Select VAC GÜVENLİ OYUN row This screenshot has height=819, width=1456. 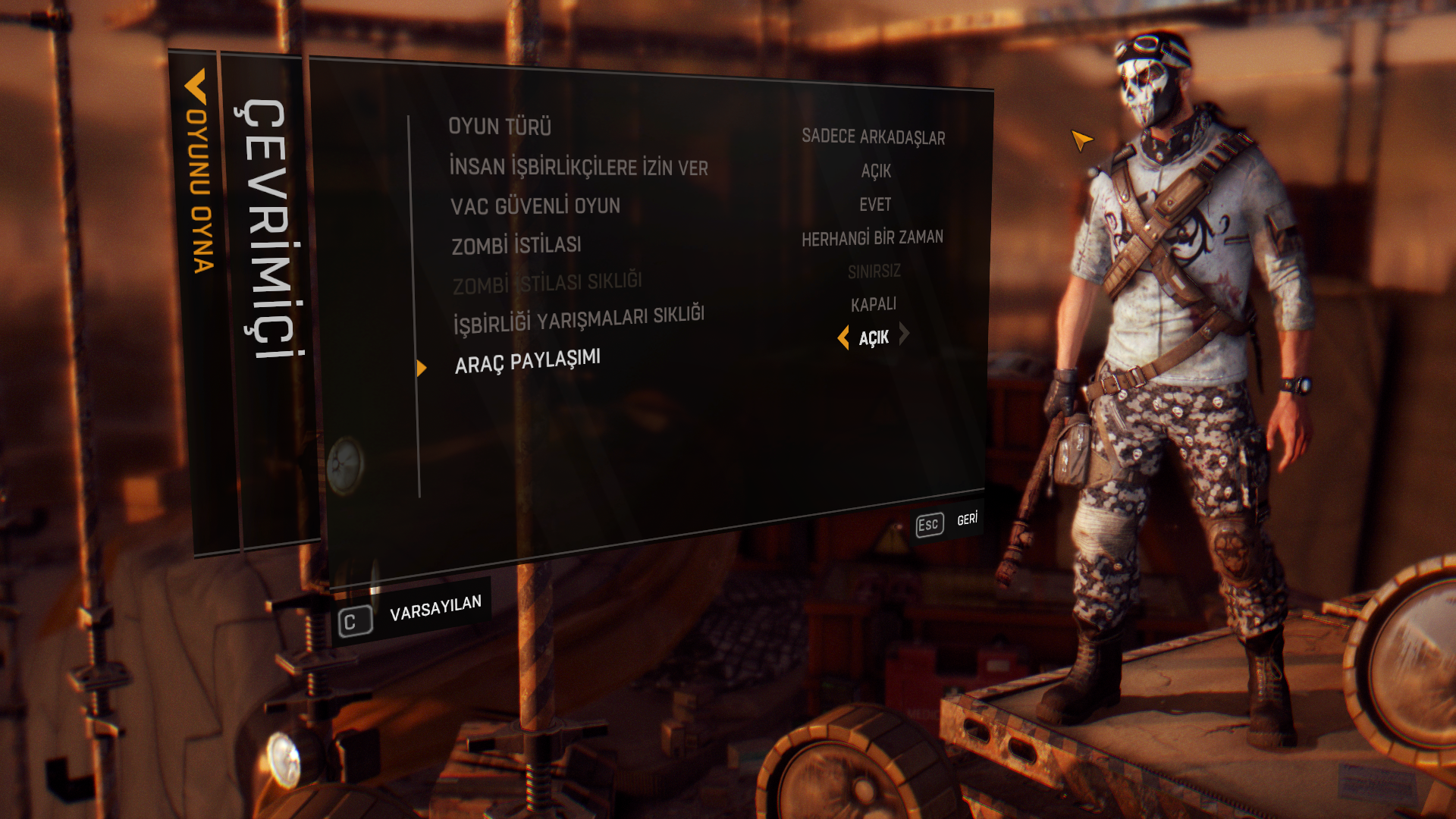(x=535, y=206)
